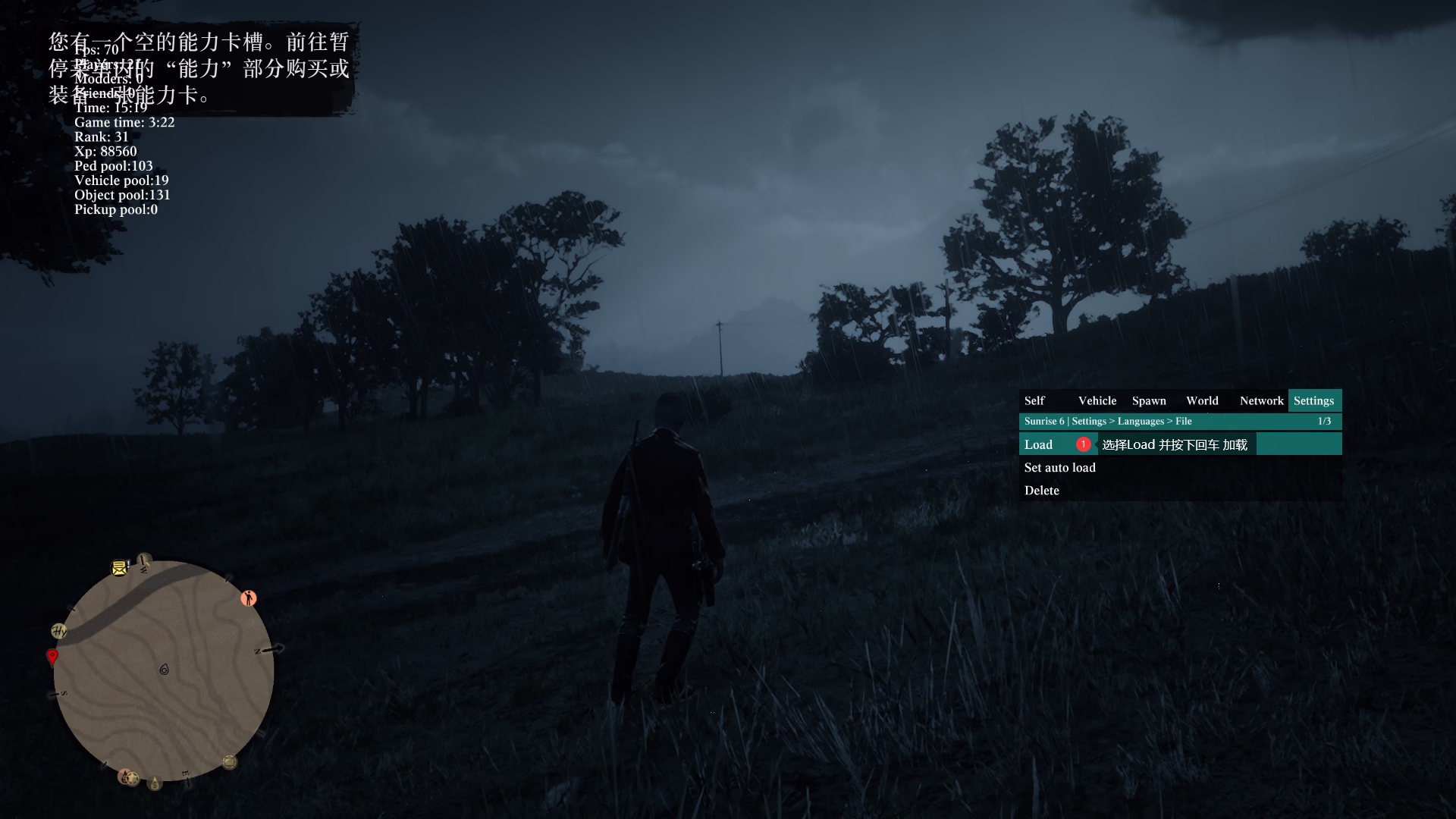
Task: Choose Delete in the File menu
Action: click(1042, 490)
